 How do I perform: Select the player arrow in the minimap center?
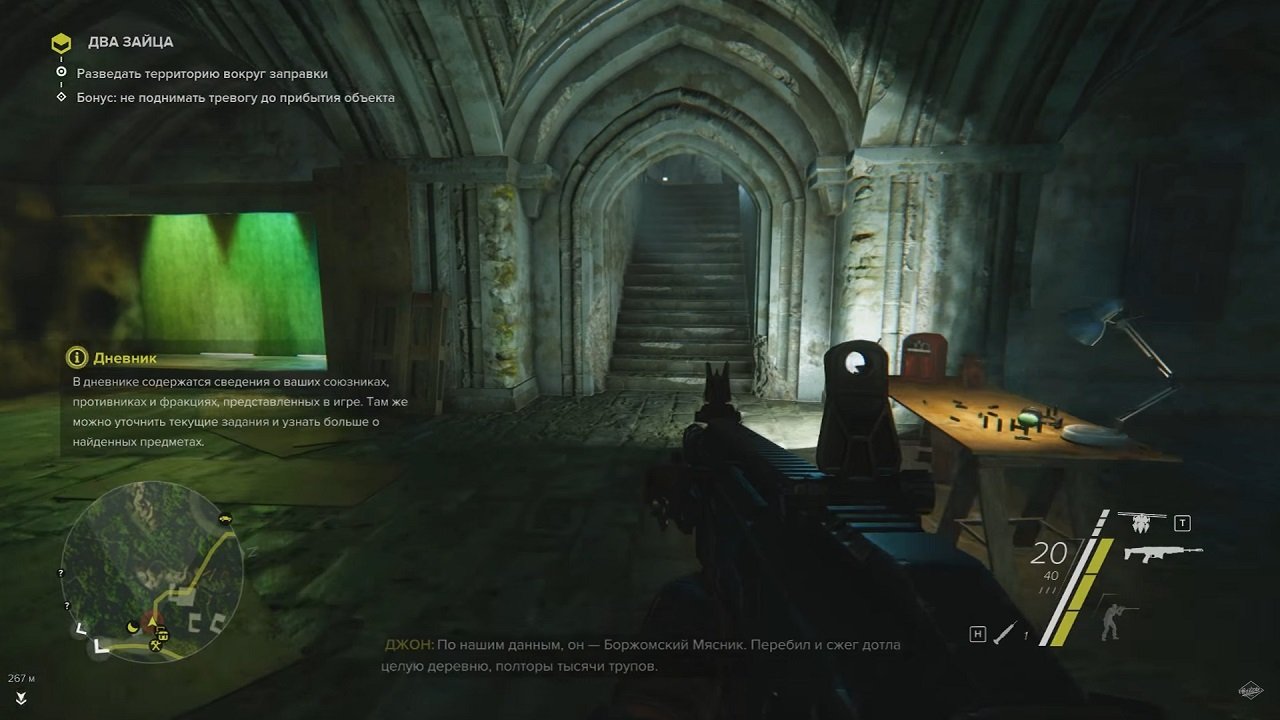[151, 622]
